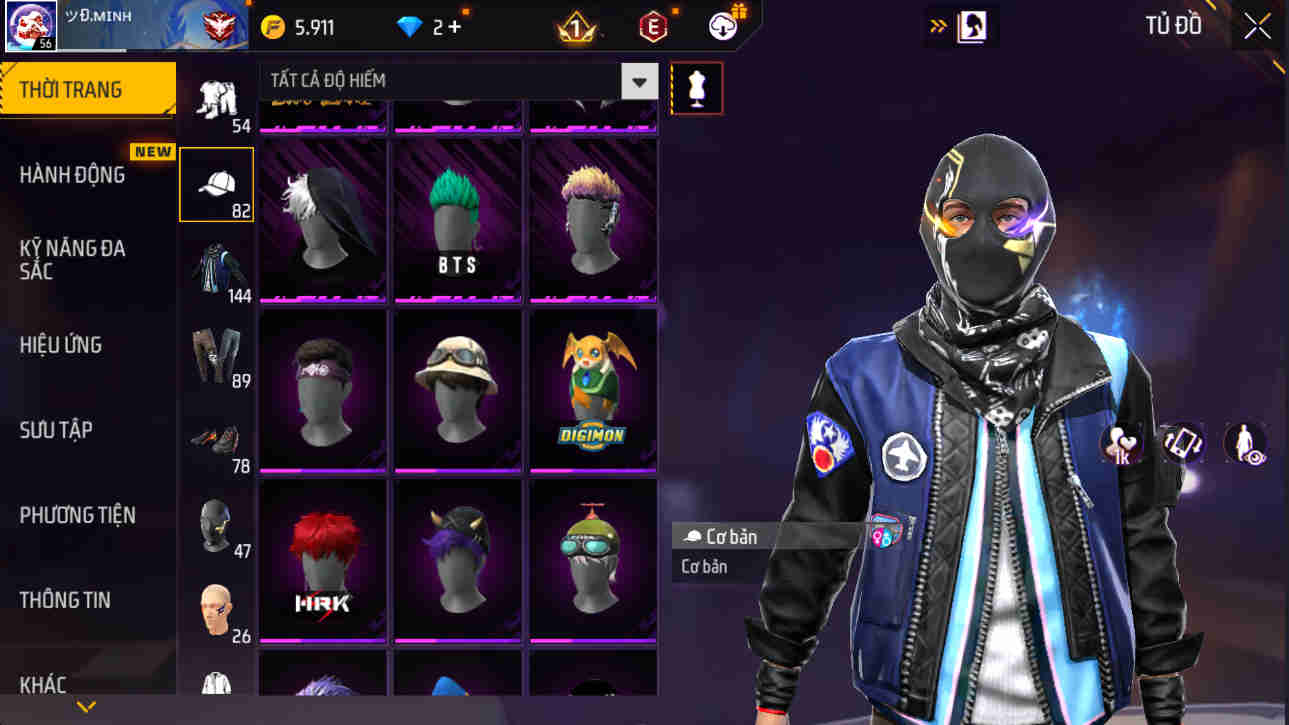Screen dimensions: 1289x725
Task: Open the shoes category icon
Action: 216,438
